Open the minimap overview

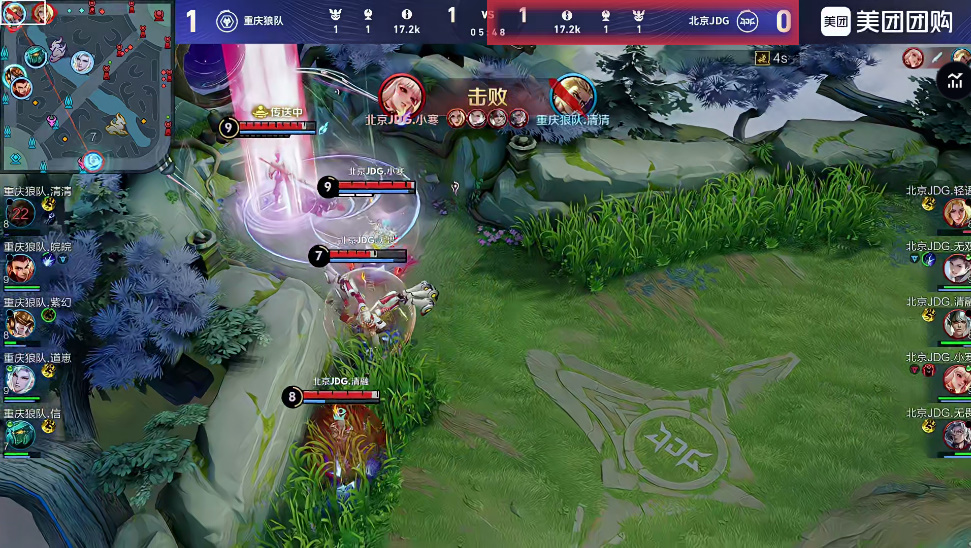86,86
